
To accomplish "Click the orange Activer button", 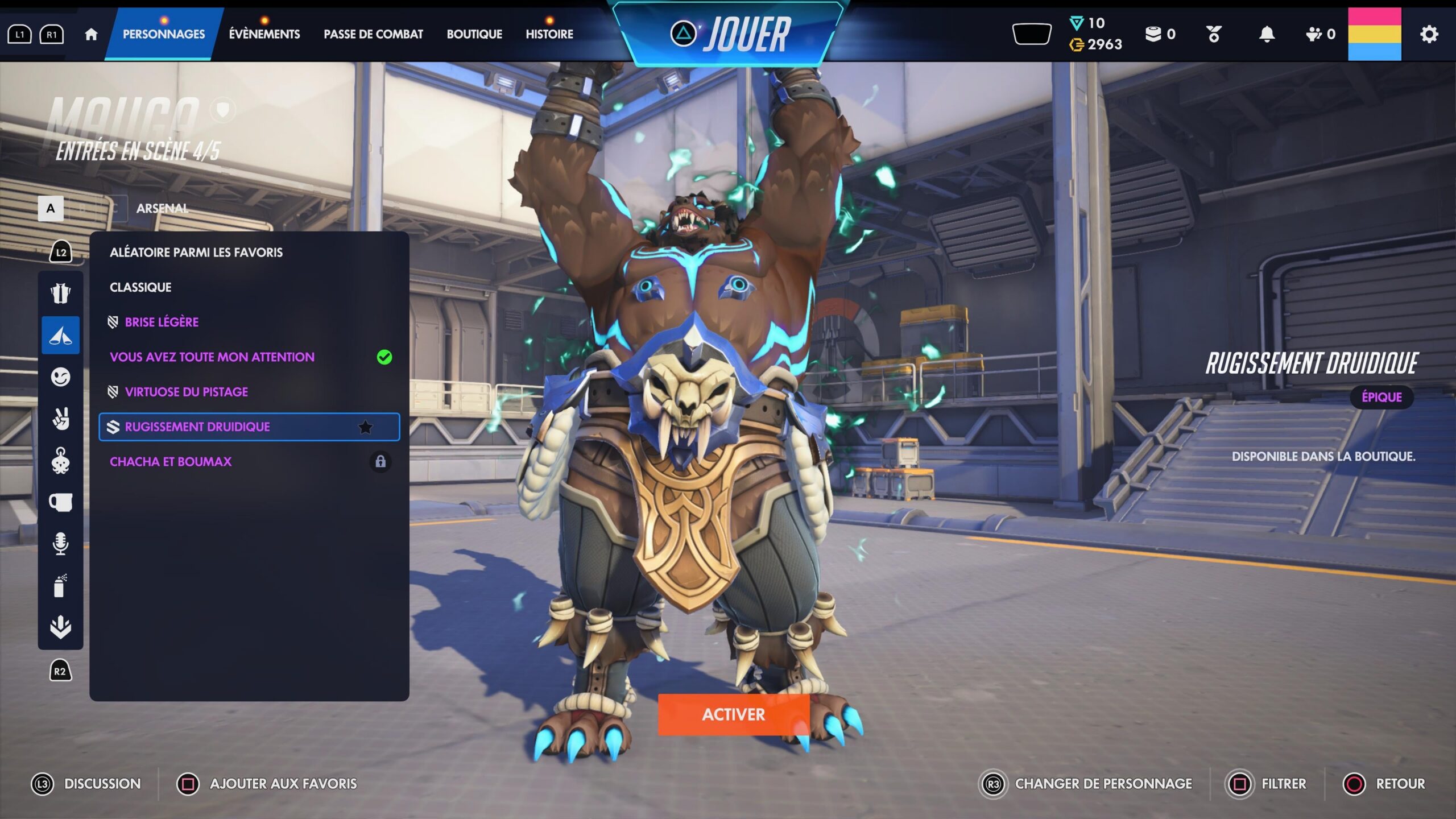I will coord(733,714).
